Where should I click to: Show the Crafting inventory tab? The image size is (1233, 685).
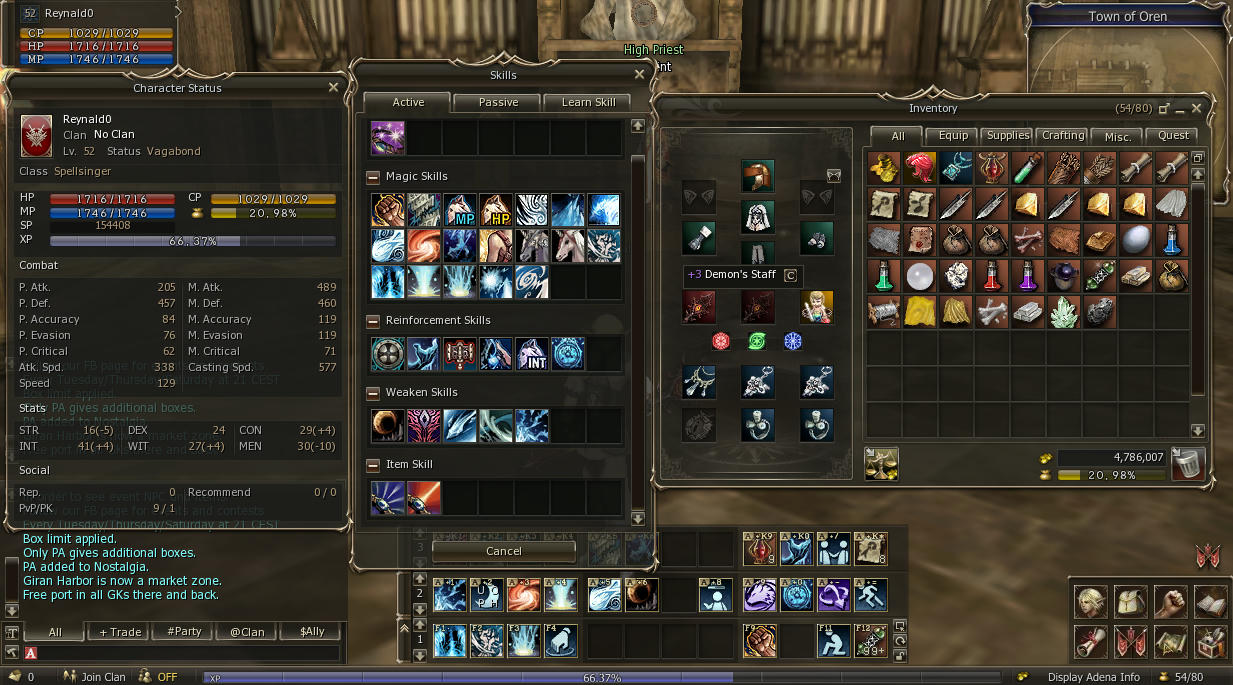[x=1063, y=136]
